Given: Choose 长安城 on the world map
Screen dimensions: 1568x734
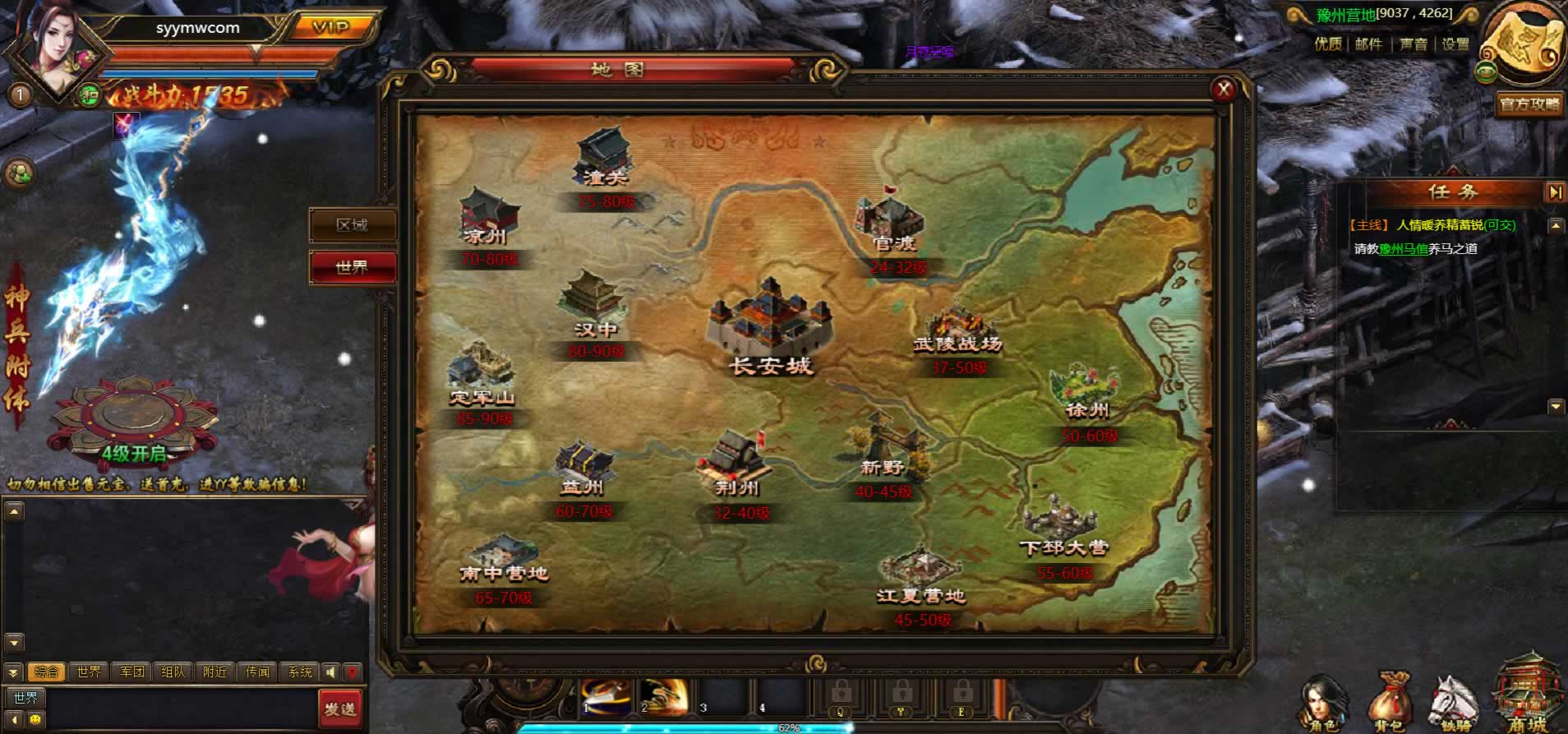Looking at the screenshot, I should pyautogui.click(x=771, y=329).
